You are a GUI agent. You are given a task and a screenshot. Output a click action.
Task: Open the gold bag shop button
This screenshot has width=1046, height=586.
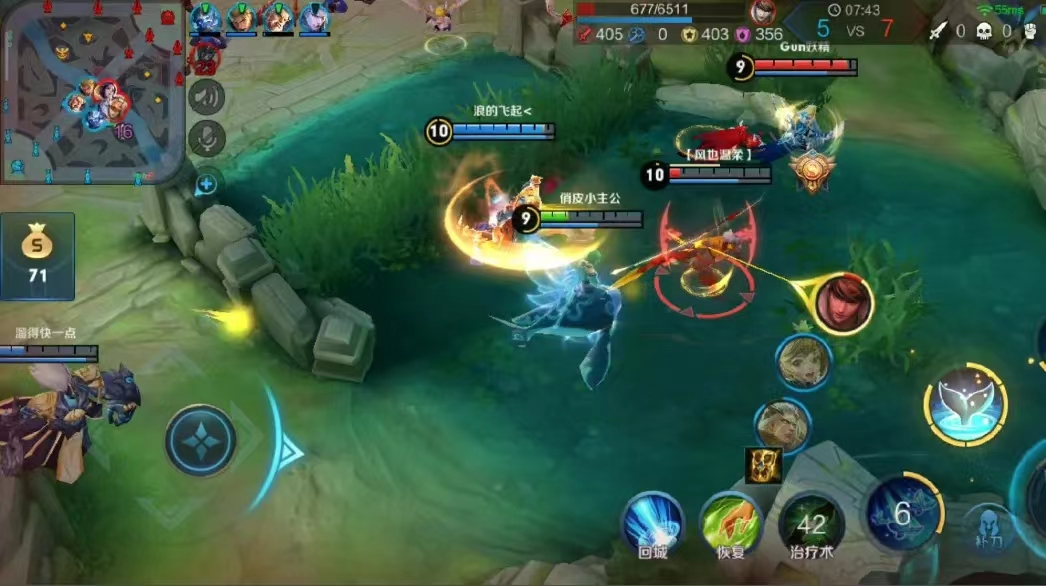[x=37, y=256]
